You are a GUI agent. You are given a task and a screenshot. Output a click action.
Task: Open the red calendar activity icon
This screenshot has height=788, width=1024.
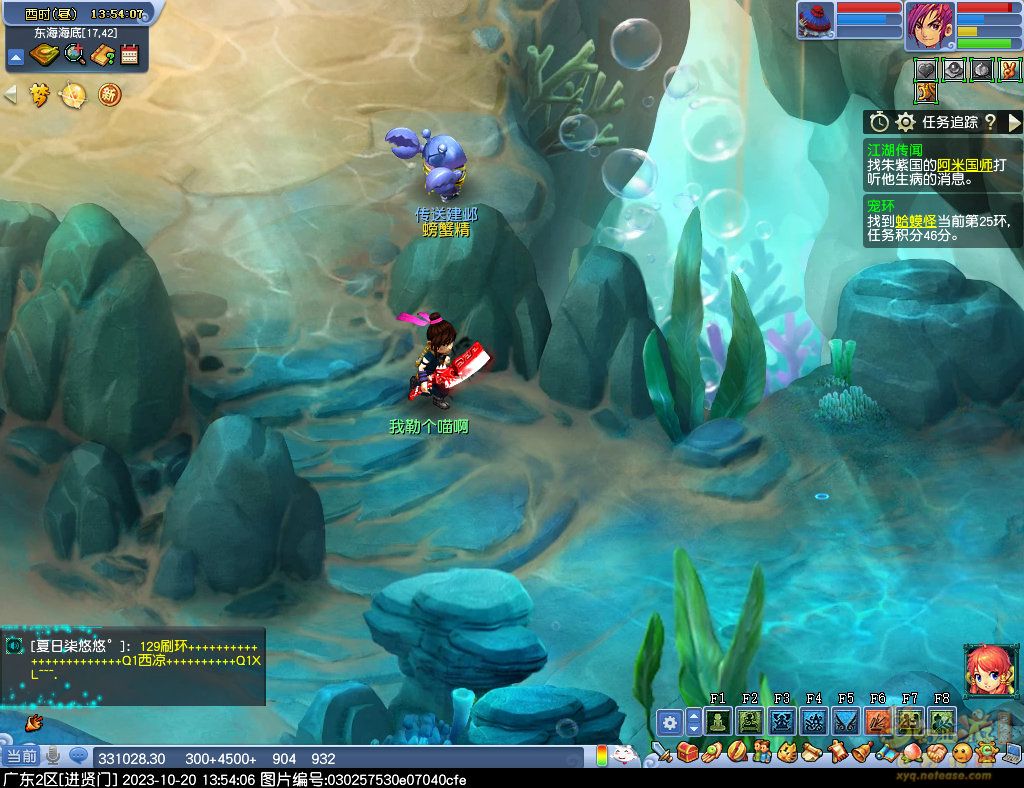click(x=129, y=56)
